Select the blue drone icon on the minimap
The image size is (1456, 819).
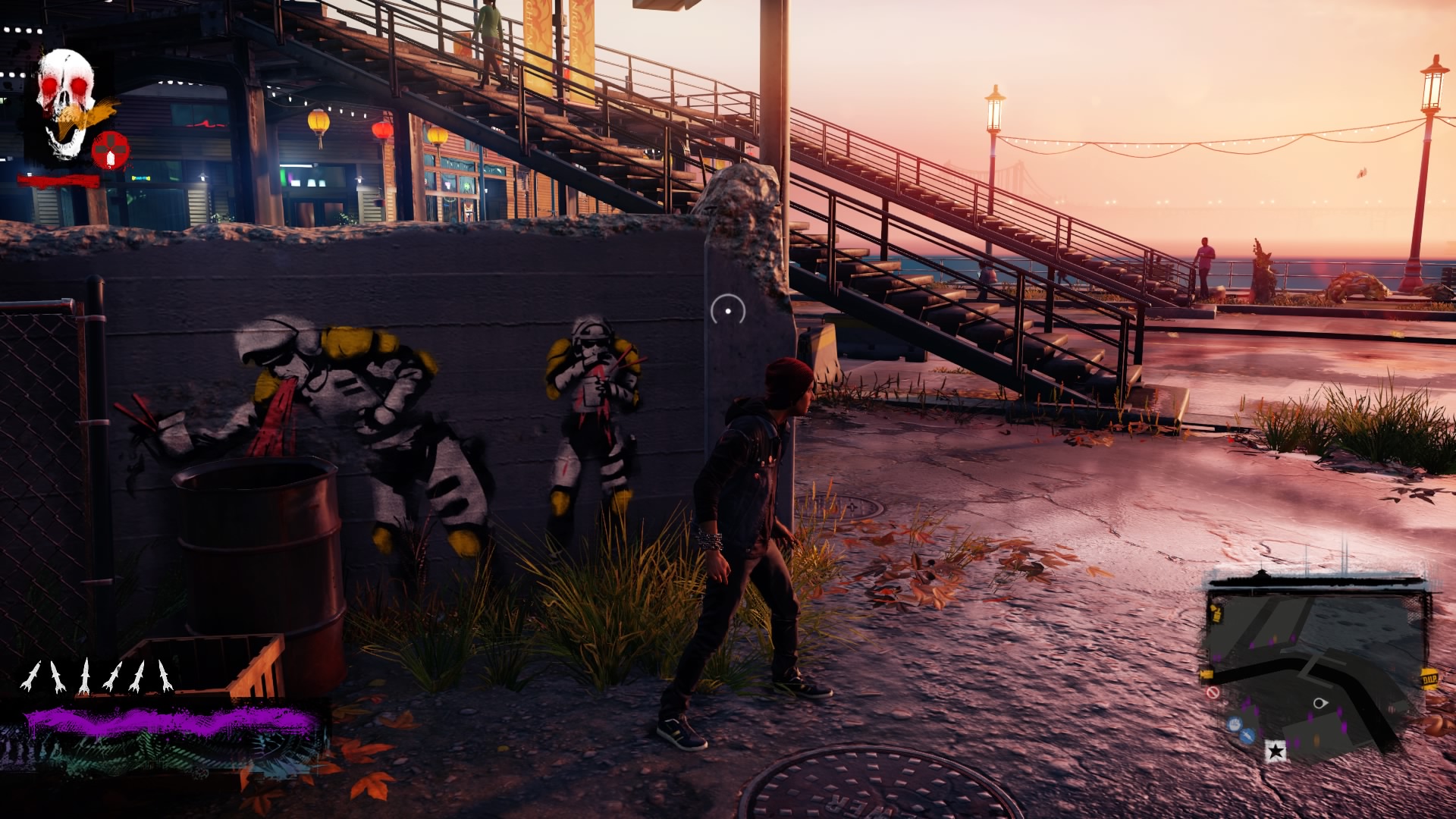click(x=1247, y=736)
